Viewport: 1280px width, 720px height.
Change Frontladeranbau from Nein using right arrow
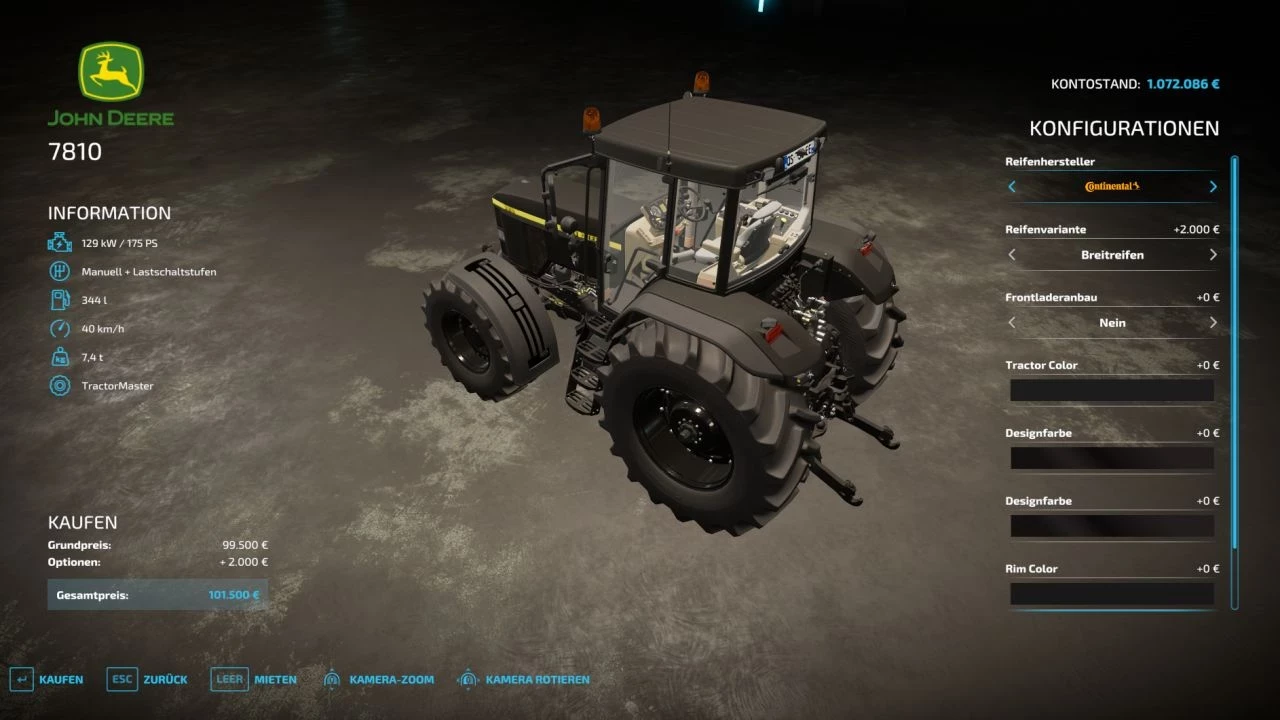(1212, 322)
